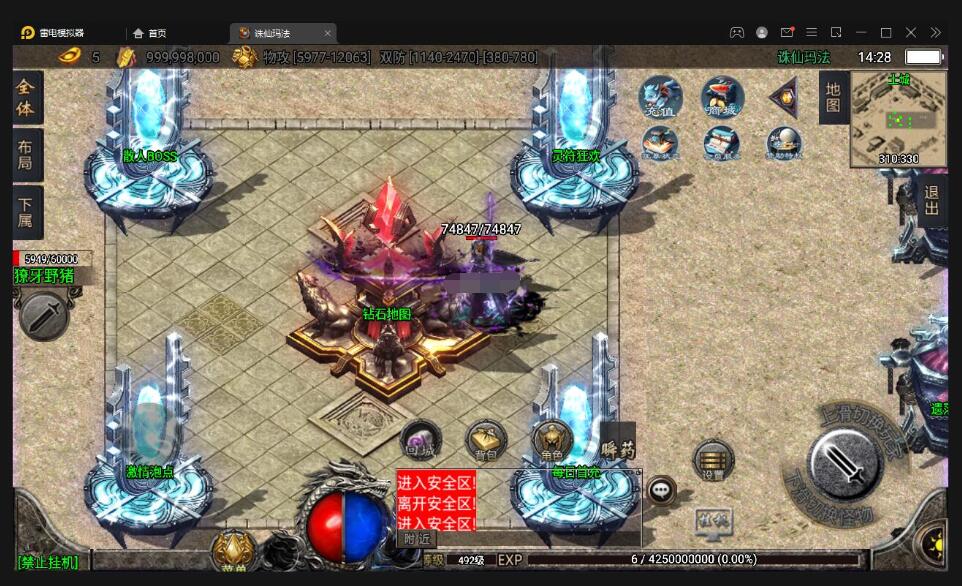Open the 设置 settings icon
The height and width of the screenshot is (586, 962).
point(713,461)
